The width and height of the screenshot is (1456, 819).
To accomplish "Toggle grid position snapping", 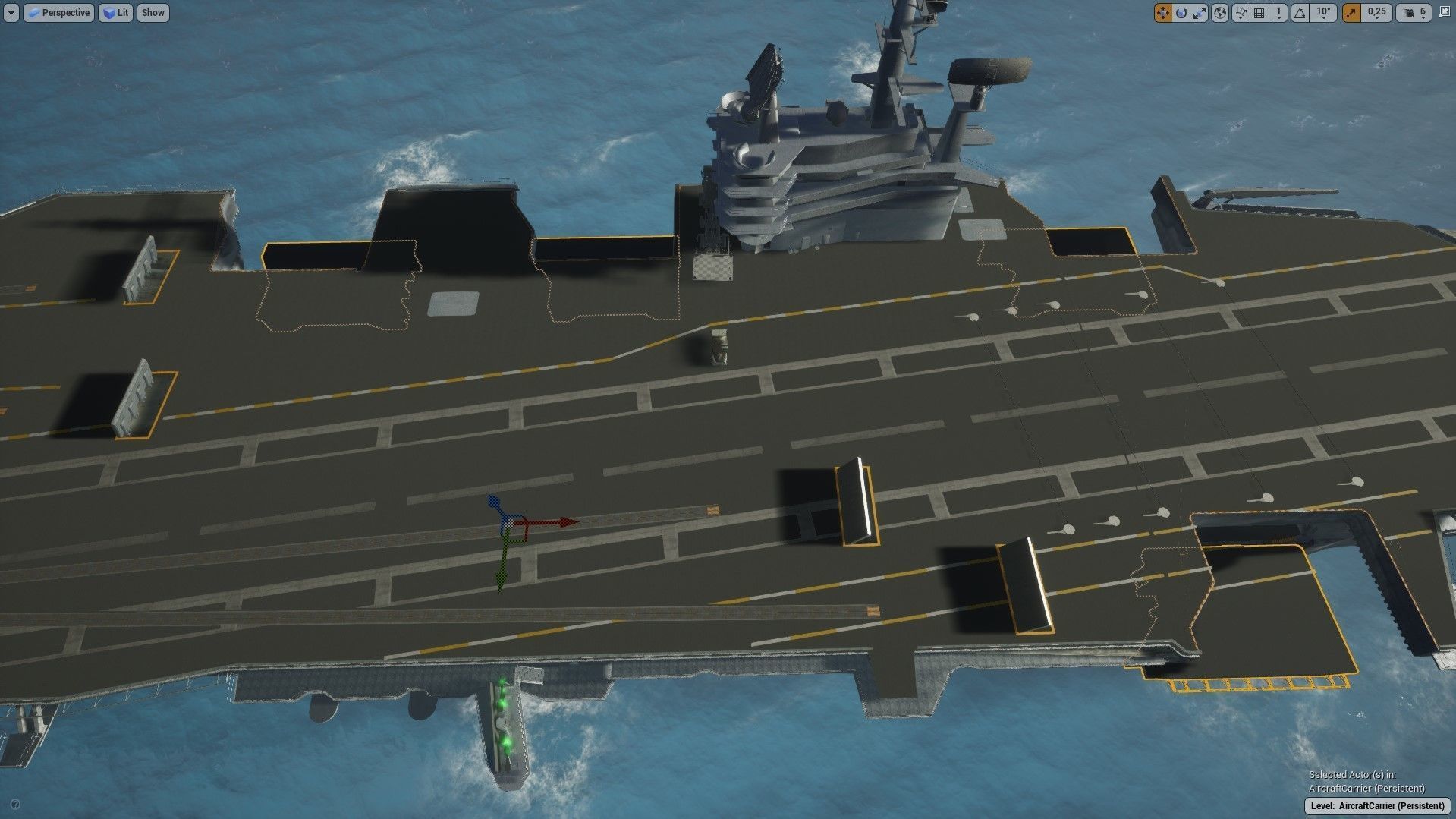I will (1259, 13).
